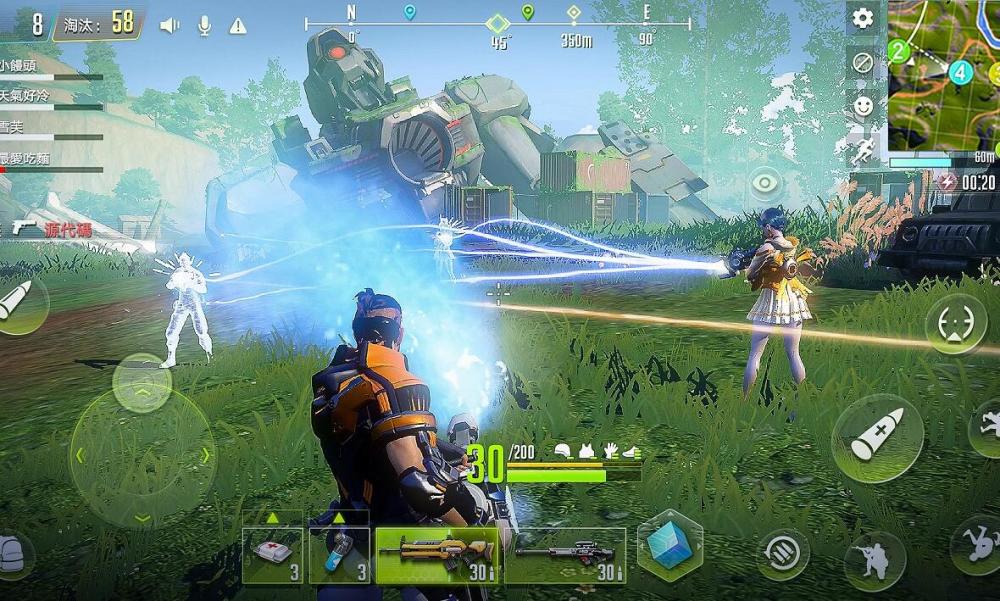Activate the blue cube ability
This screenshot has width=1000, height=601.
click(x=669, y=545)
